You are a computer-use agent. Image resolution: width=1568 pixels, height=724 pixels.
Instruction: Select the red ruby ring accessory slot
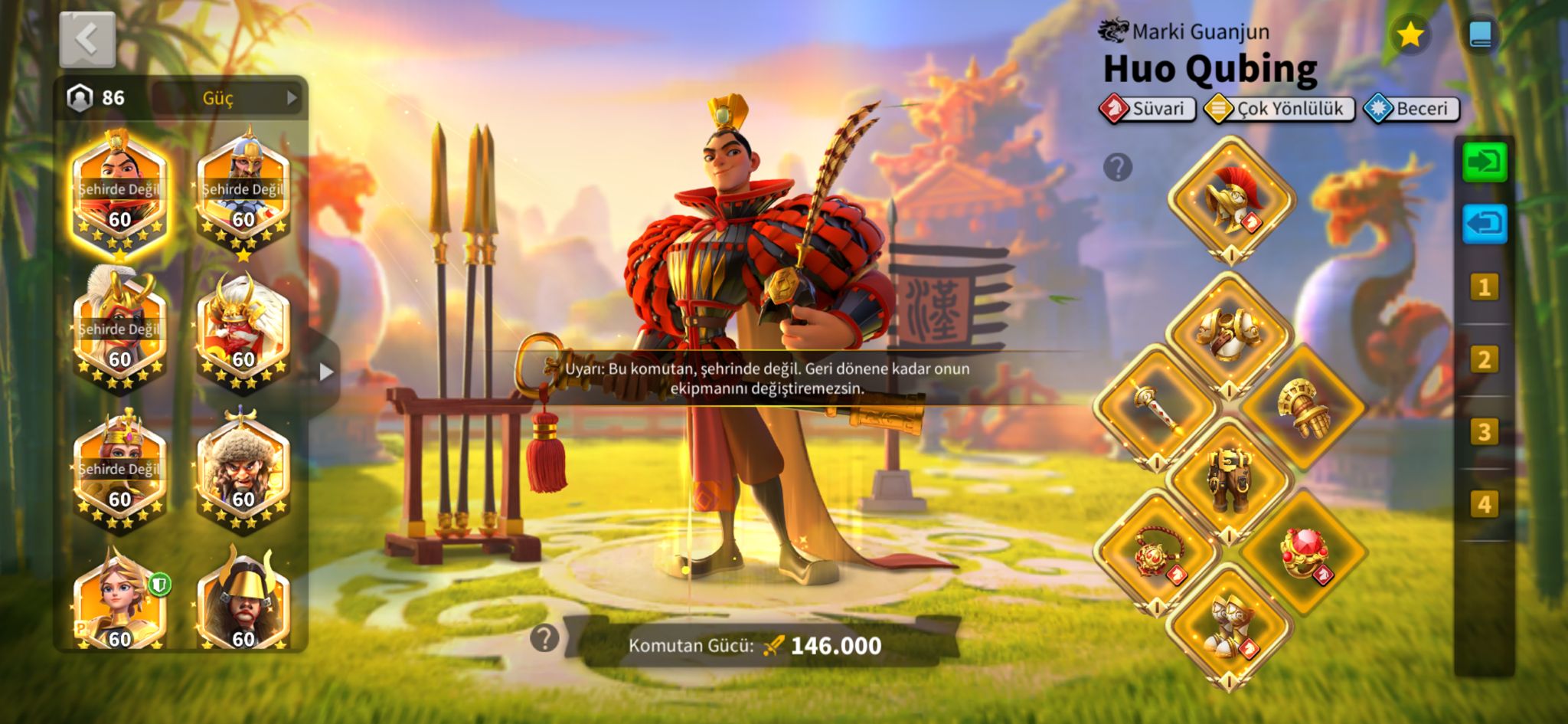(x=1304, y=553)
